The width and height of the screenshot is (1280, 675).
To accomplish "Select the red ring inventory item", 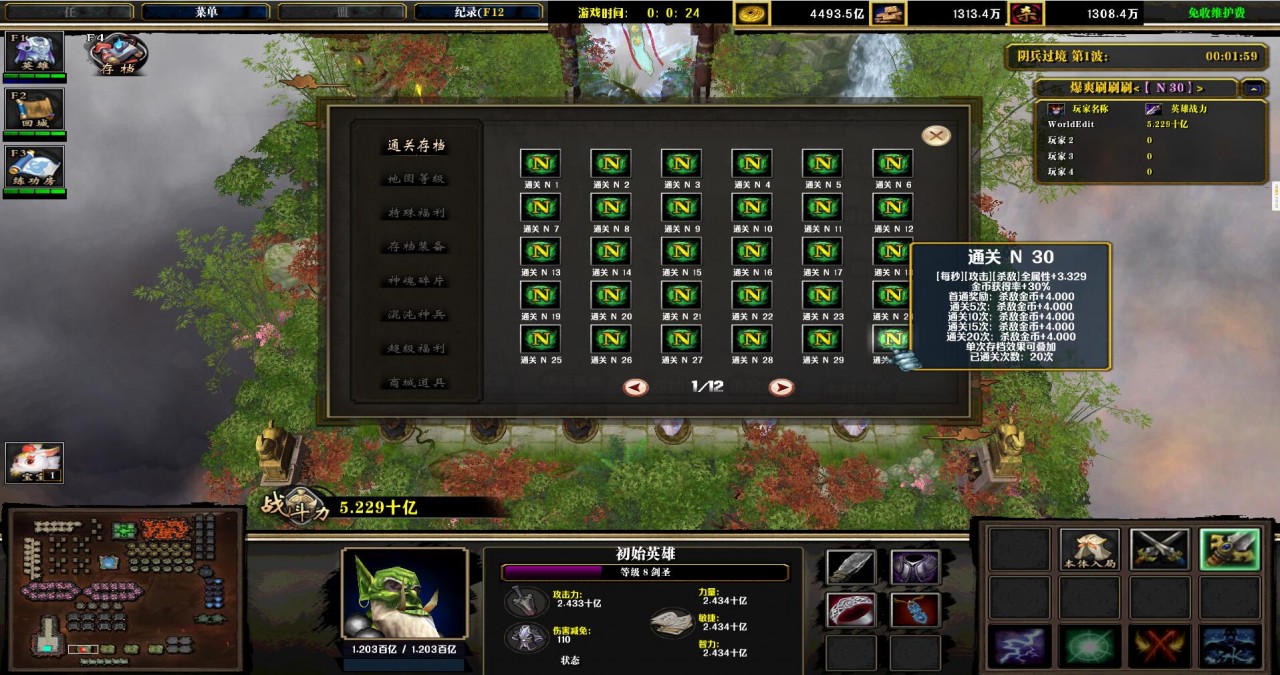I will [x=851, y=609].
